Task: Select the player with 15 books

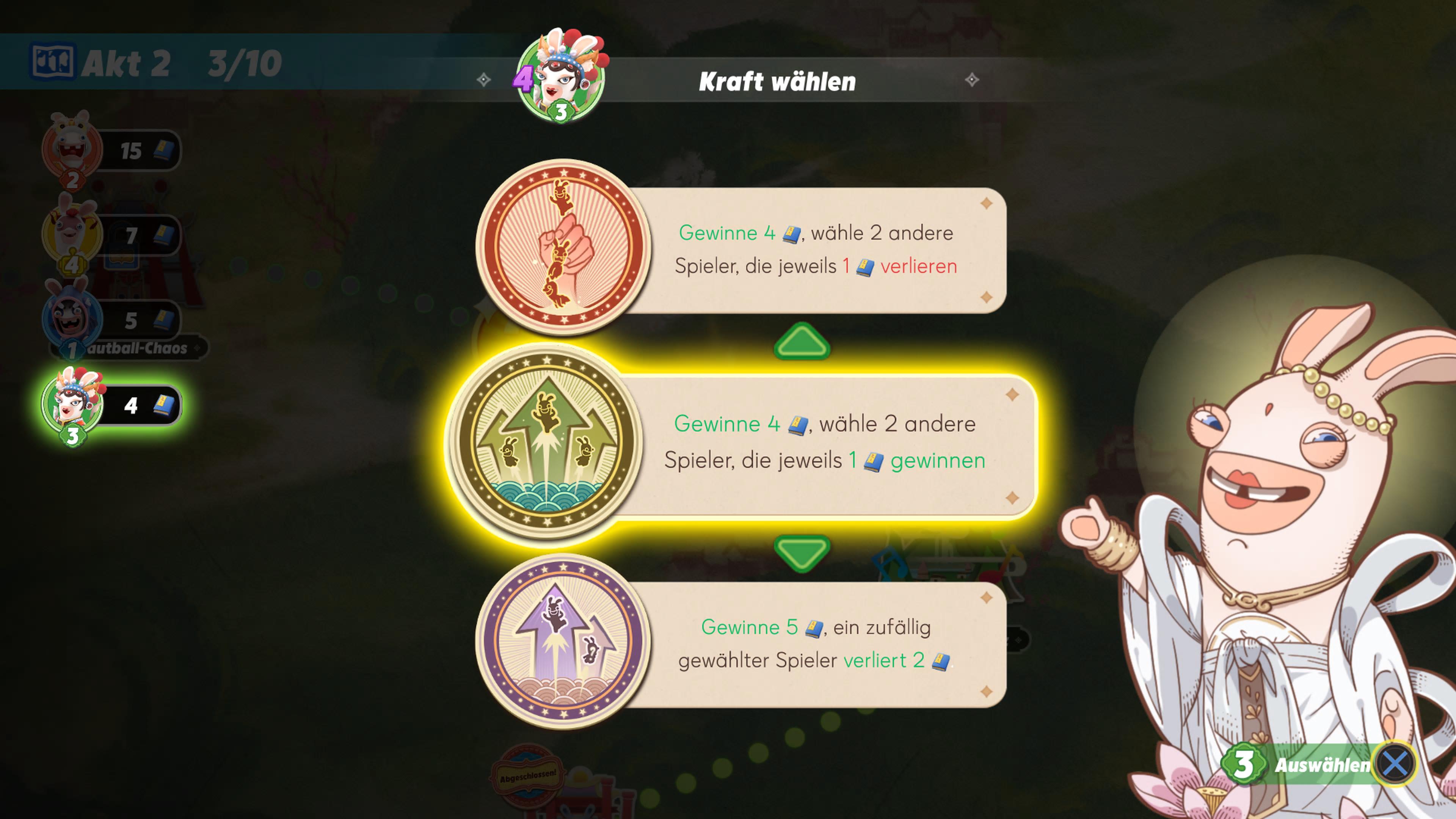Action: tap(110, 151)
